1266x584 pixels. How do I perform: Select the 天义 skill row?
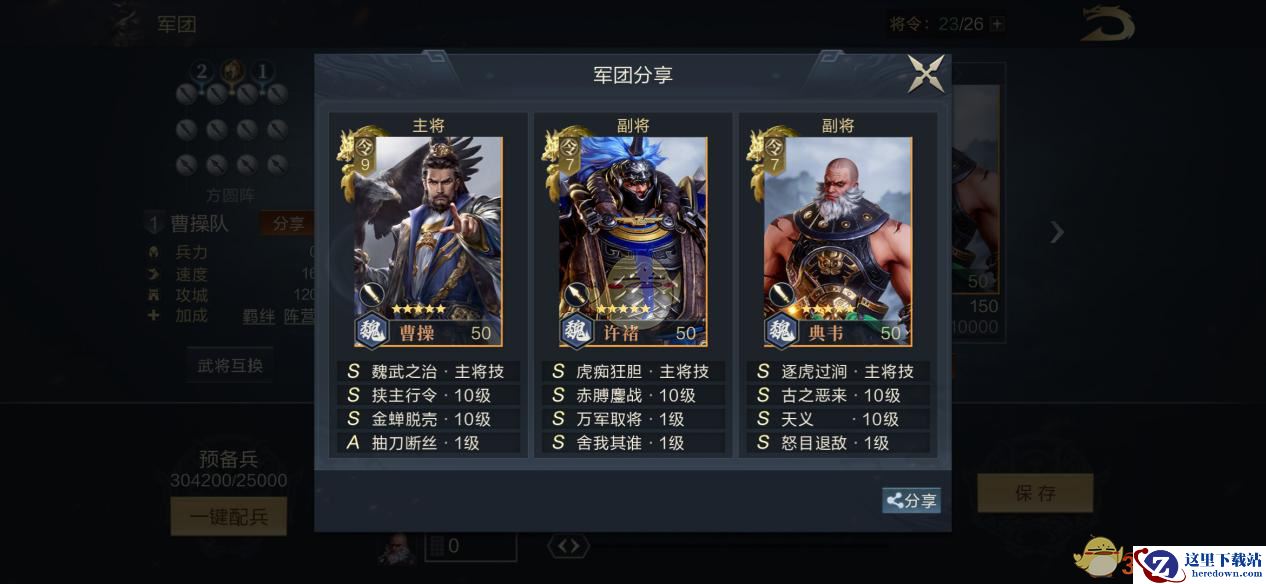[x=837, y=419]
